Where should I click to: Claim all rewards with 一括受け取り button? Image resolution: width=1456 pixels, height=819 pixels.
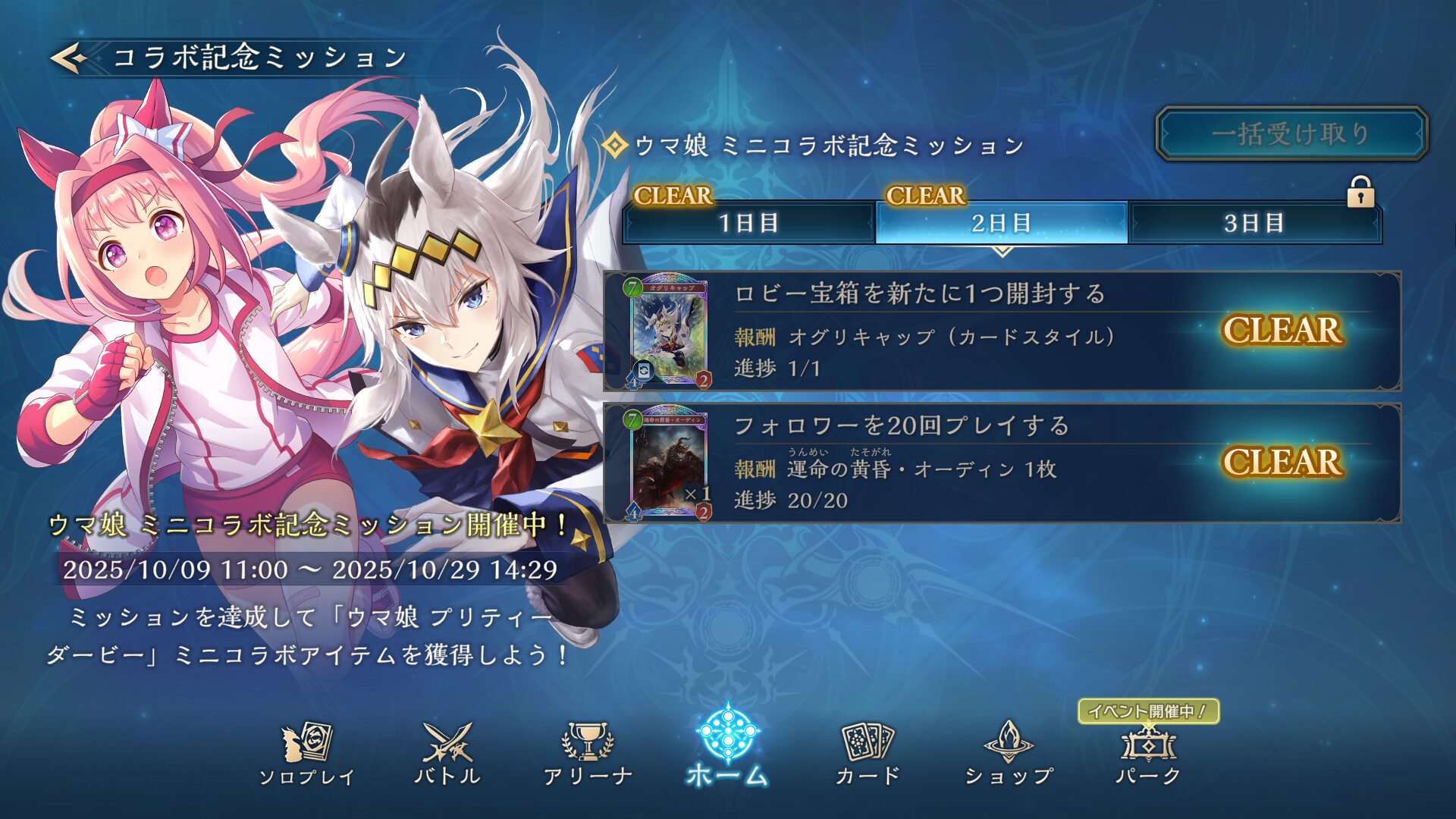1291,134
